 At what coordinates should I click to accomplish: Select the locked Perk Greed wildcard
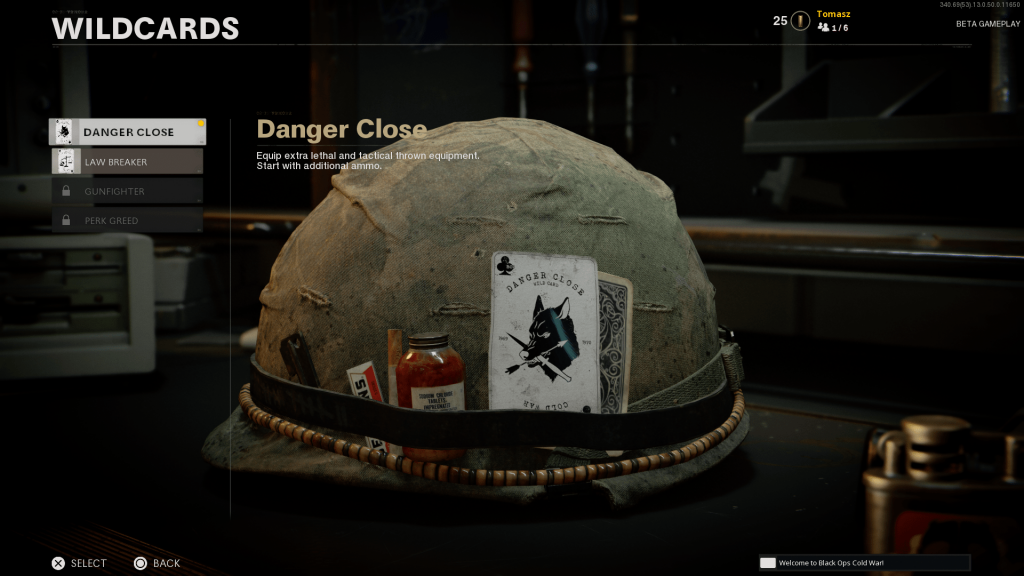128,220
